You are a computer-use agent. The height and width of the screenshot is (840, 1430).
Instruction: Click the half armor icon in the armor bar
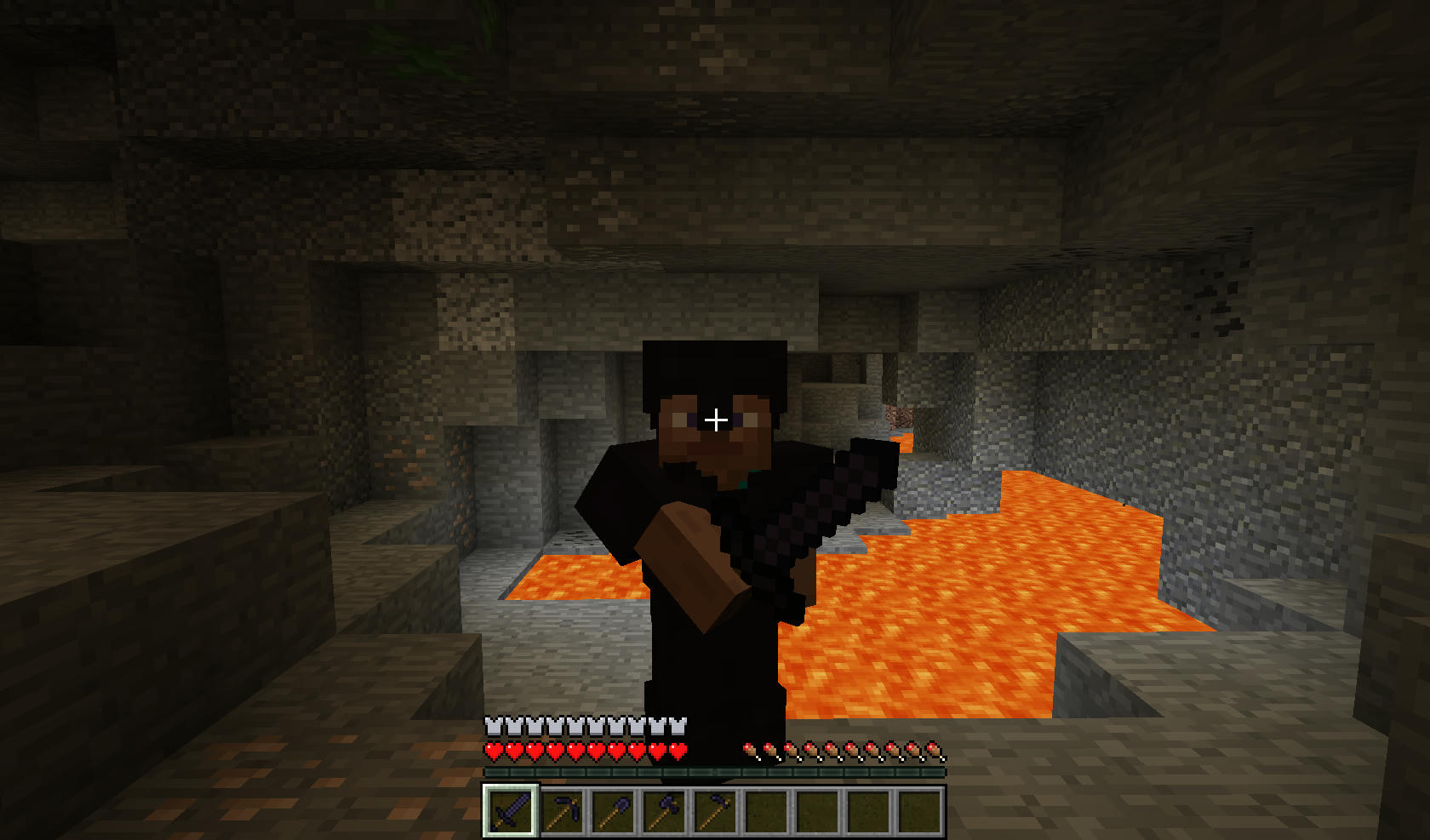tap(678, 727)
